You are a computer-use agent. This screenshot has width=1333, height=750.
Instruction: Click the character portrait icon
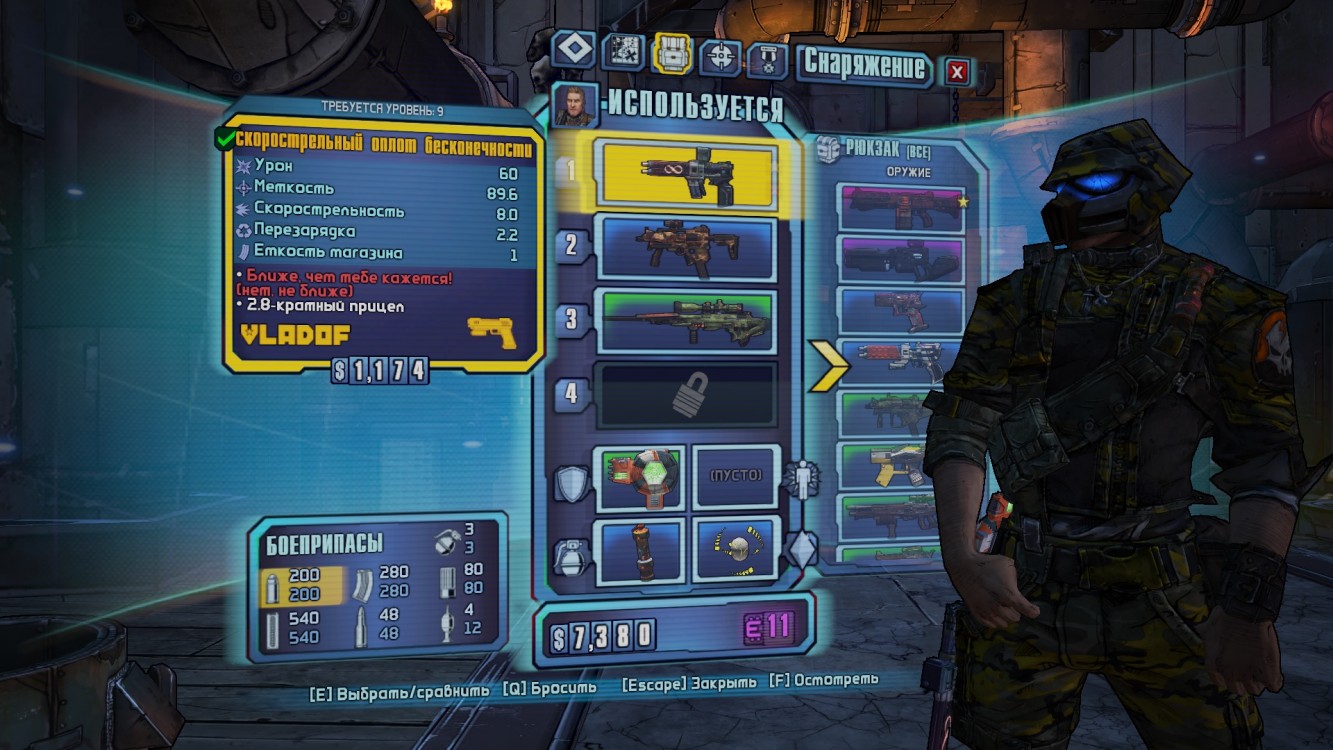(575, 106)
